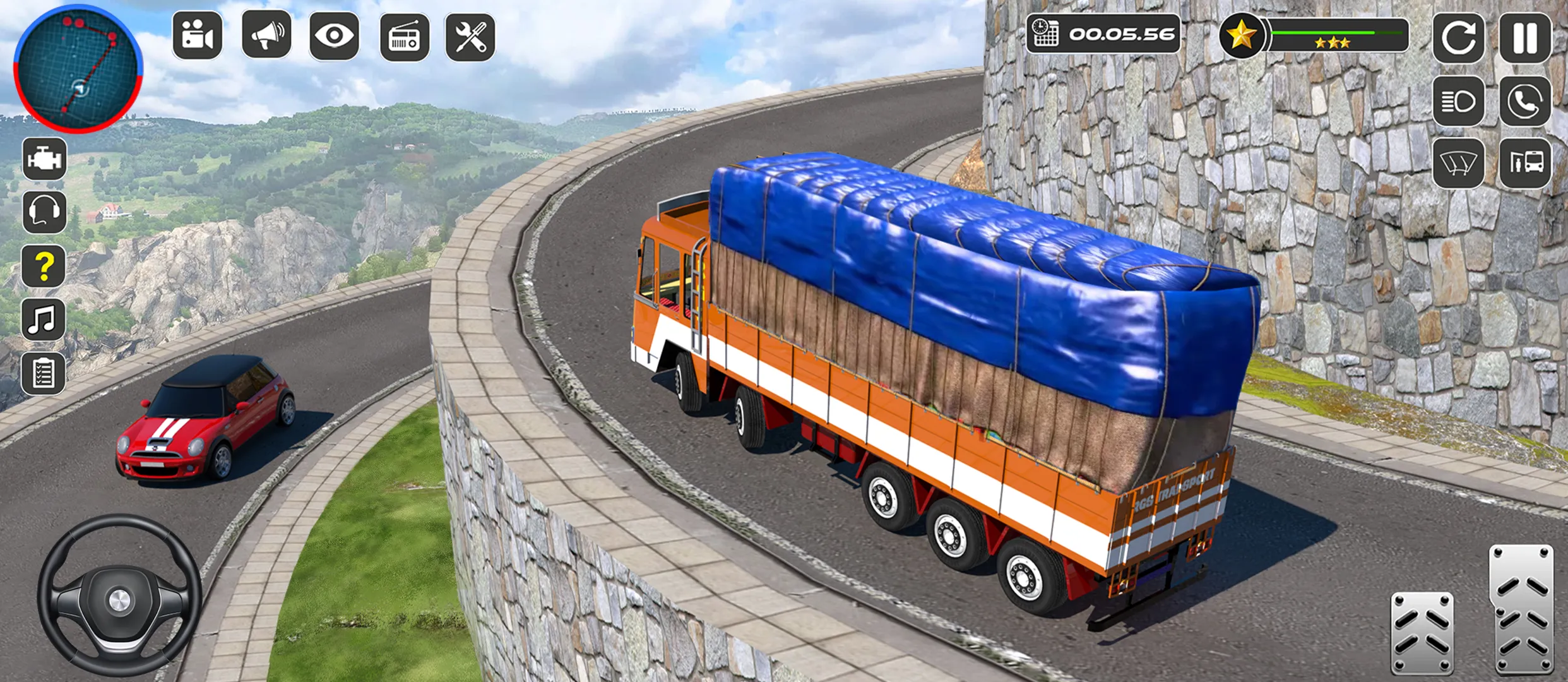Open the headset support button
This screenshot has width=1568, height=682.
point(44,212)
